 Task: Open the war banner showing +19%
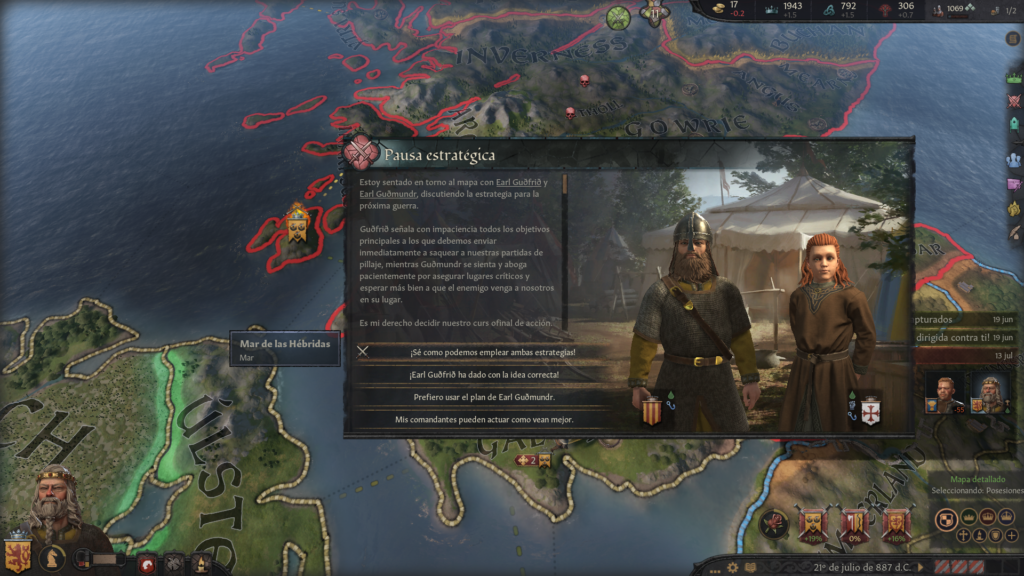812,523
